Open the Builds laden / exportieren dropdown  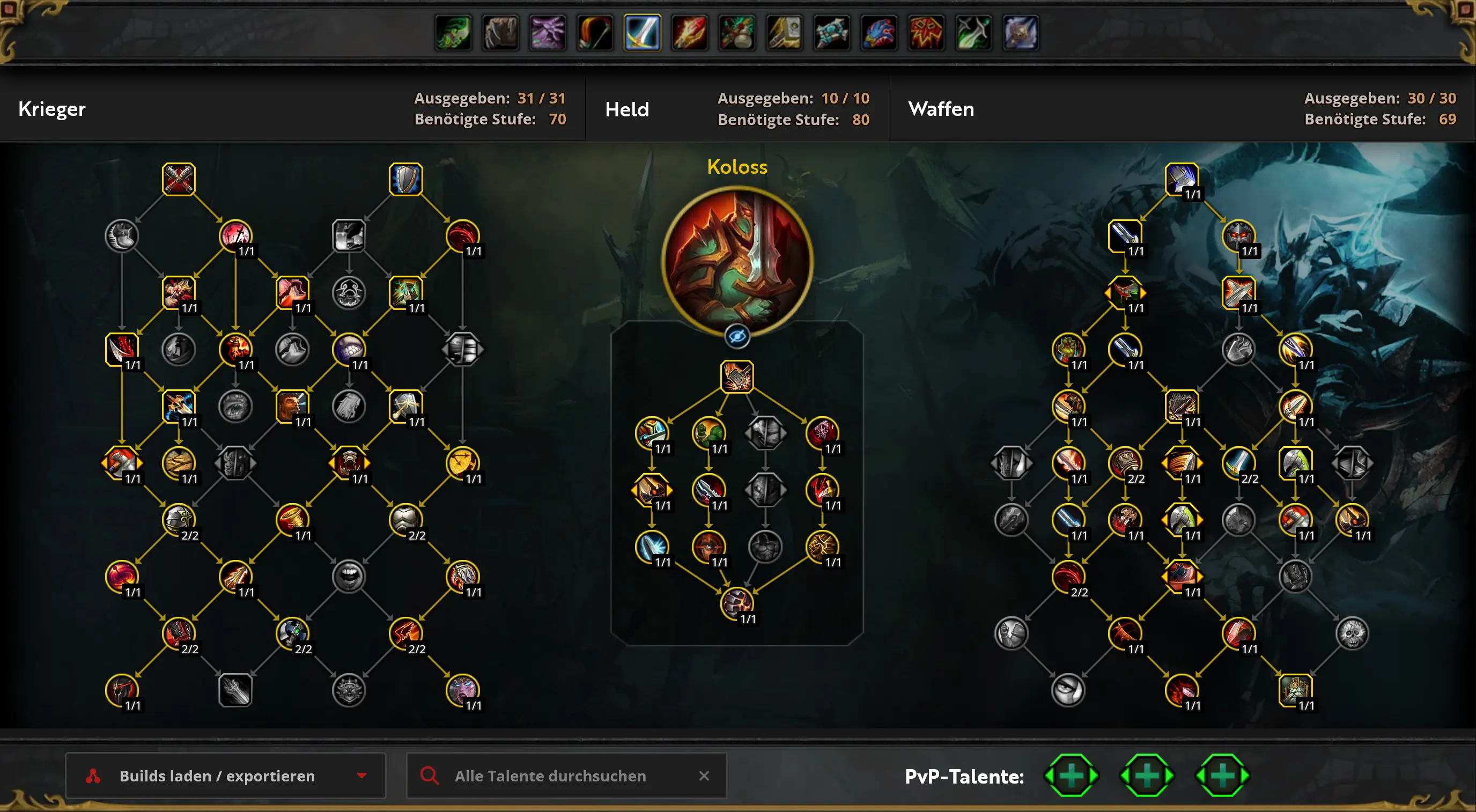pyautogui.click(x=225, y=776)
